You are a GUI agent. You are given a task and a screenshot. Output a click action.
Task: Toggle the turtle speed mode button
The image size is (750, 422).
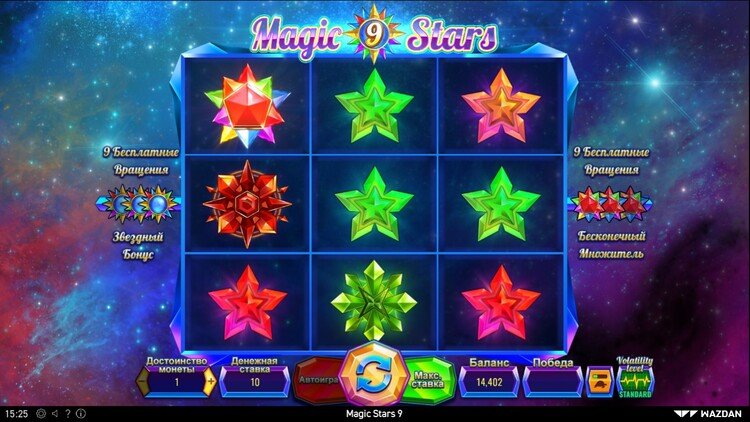coord(599,381)
